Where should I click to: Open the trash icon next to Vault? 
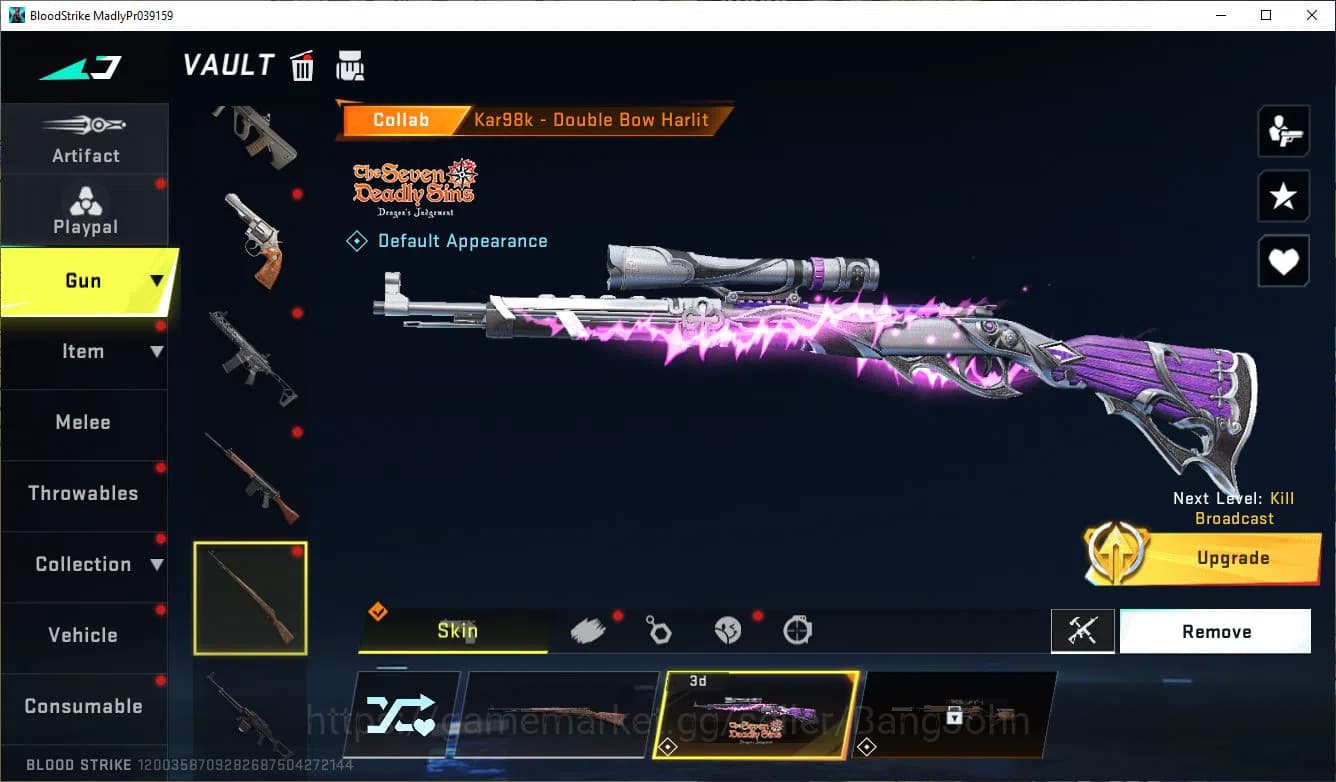tap(302, 65)
